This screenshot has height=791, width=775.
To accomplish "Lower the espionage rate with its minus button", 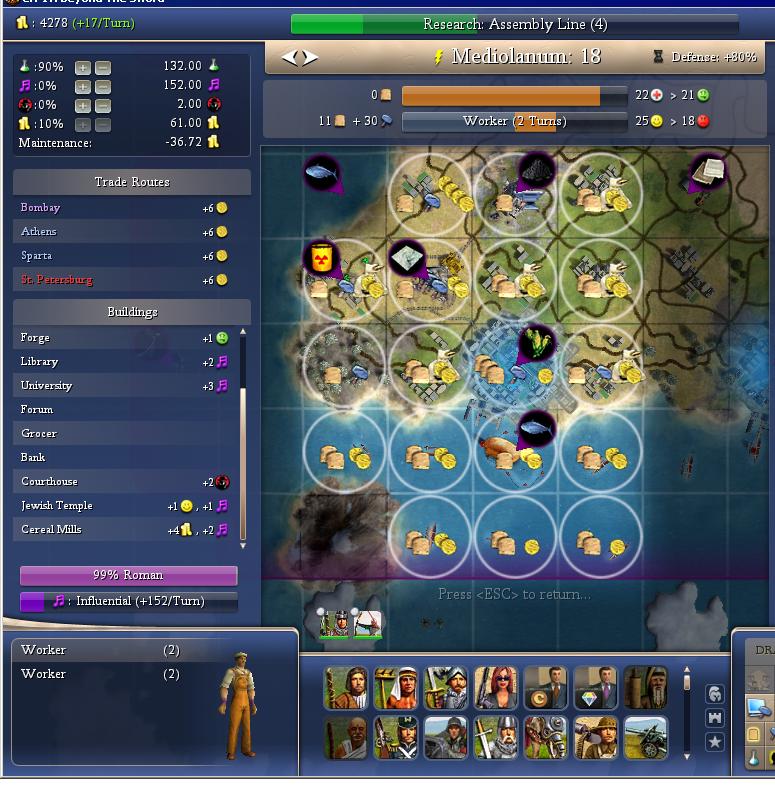I will (x=102, y=105).
